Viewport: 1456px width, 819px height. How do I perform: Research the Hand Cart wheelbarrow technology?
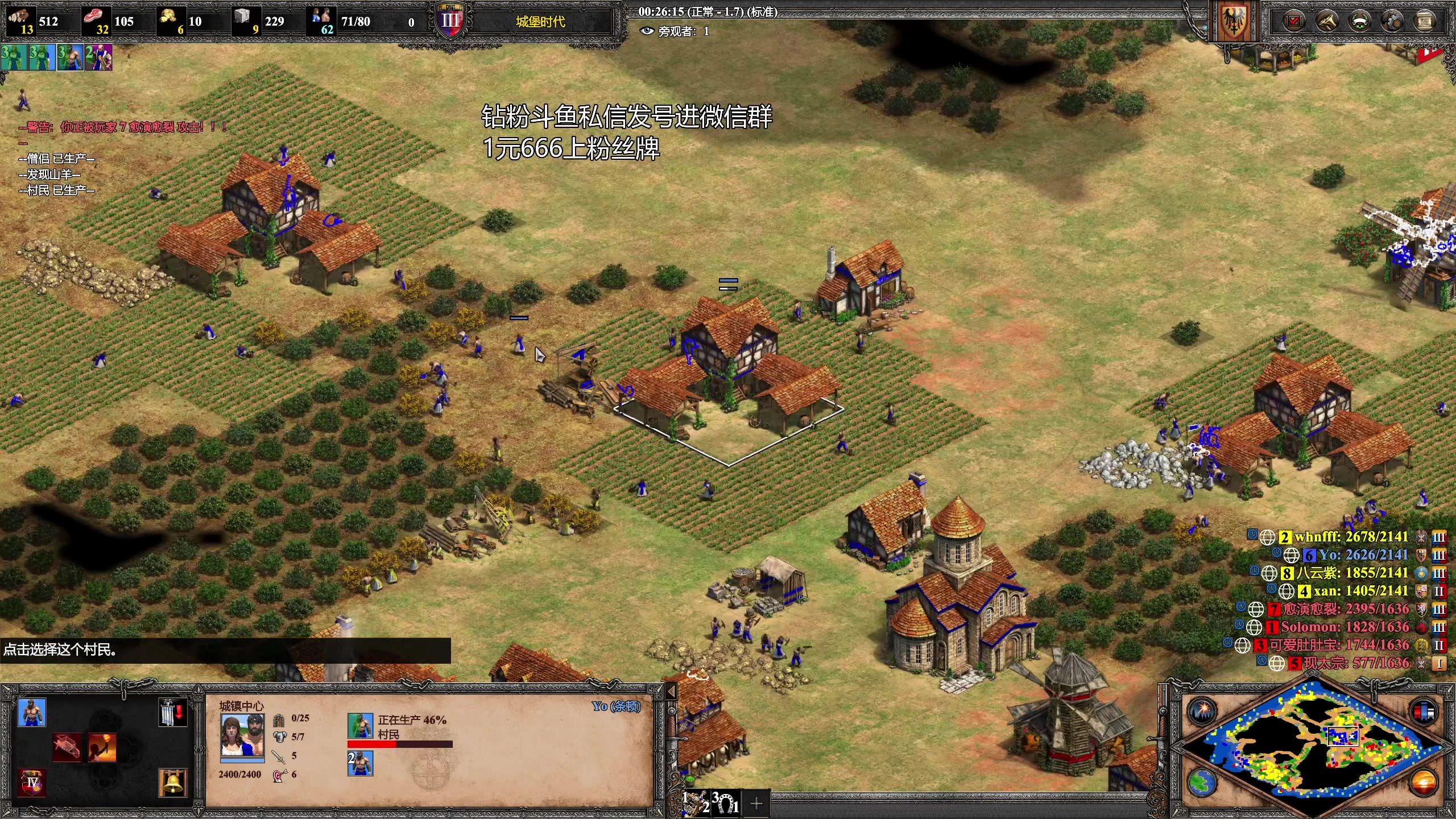[x=67, y=747]
